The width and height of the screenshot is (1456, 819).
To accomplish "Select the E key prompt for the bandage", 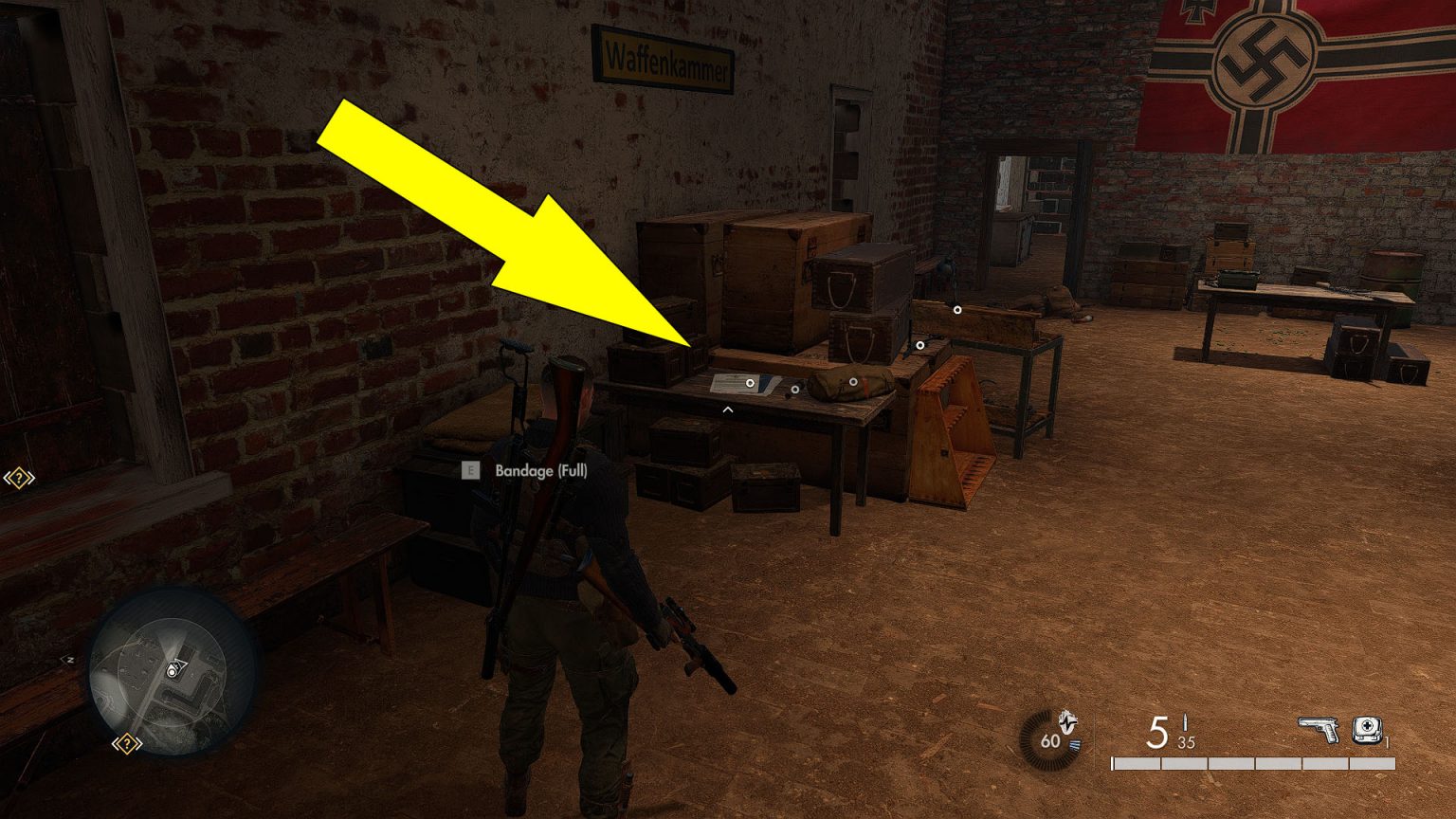I will pyautogui.click(x=469, y=470).
